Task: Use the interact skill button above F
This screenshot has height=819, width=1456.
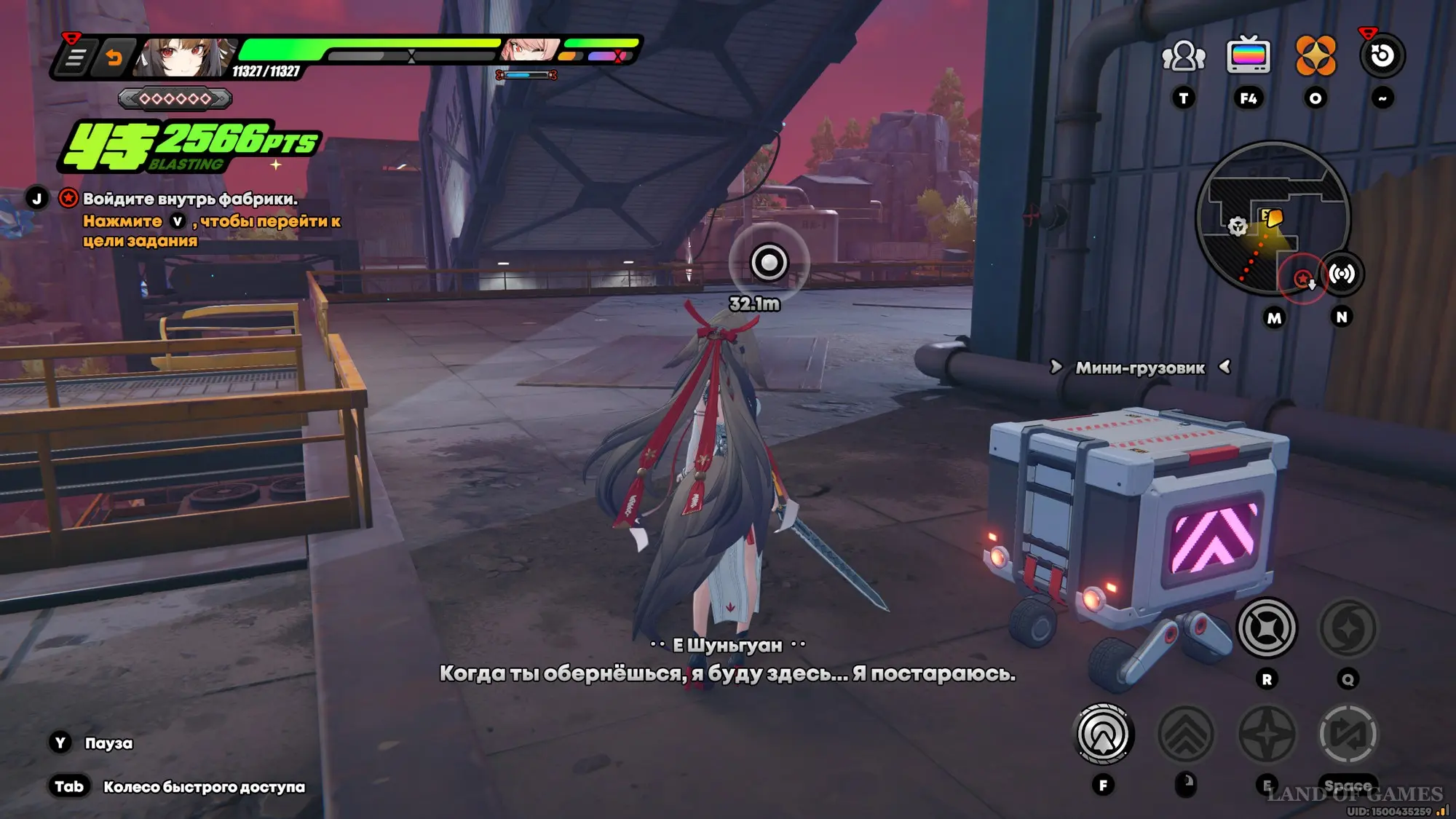Action: click(1104, 735)
